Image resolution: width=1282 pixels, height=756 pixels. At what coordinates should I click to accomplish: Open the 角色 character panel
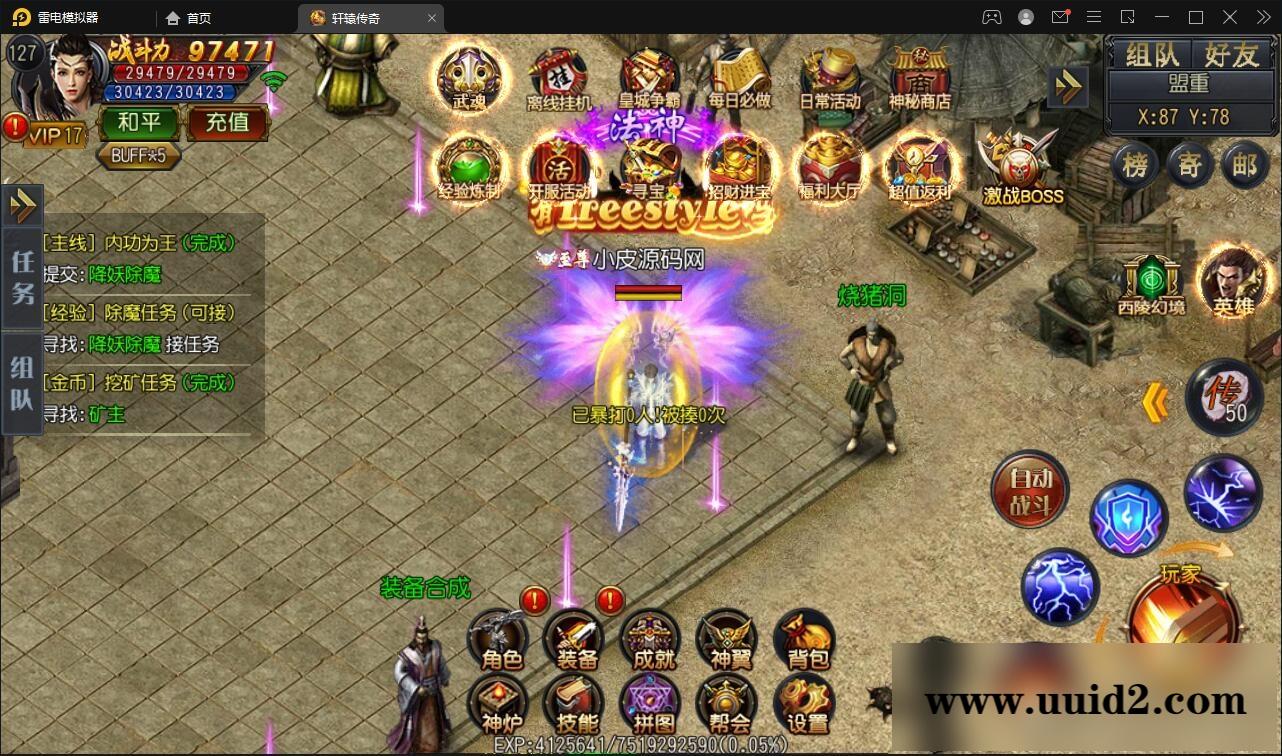(x=500, y=640)
